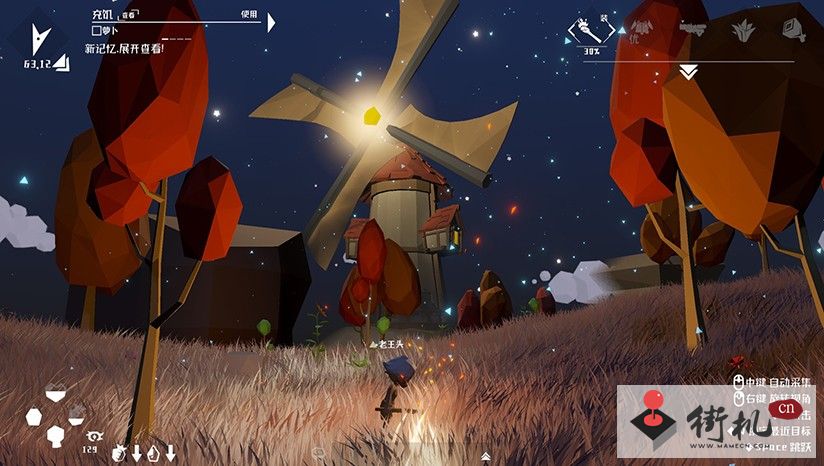Expand the item bar double-chevron arrow
The image size is (824, 466).
[x=688, y=72]
